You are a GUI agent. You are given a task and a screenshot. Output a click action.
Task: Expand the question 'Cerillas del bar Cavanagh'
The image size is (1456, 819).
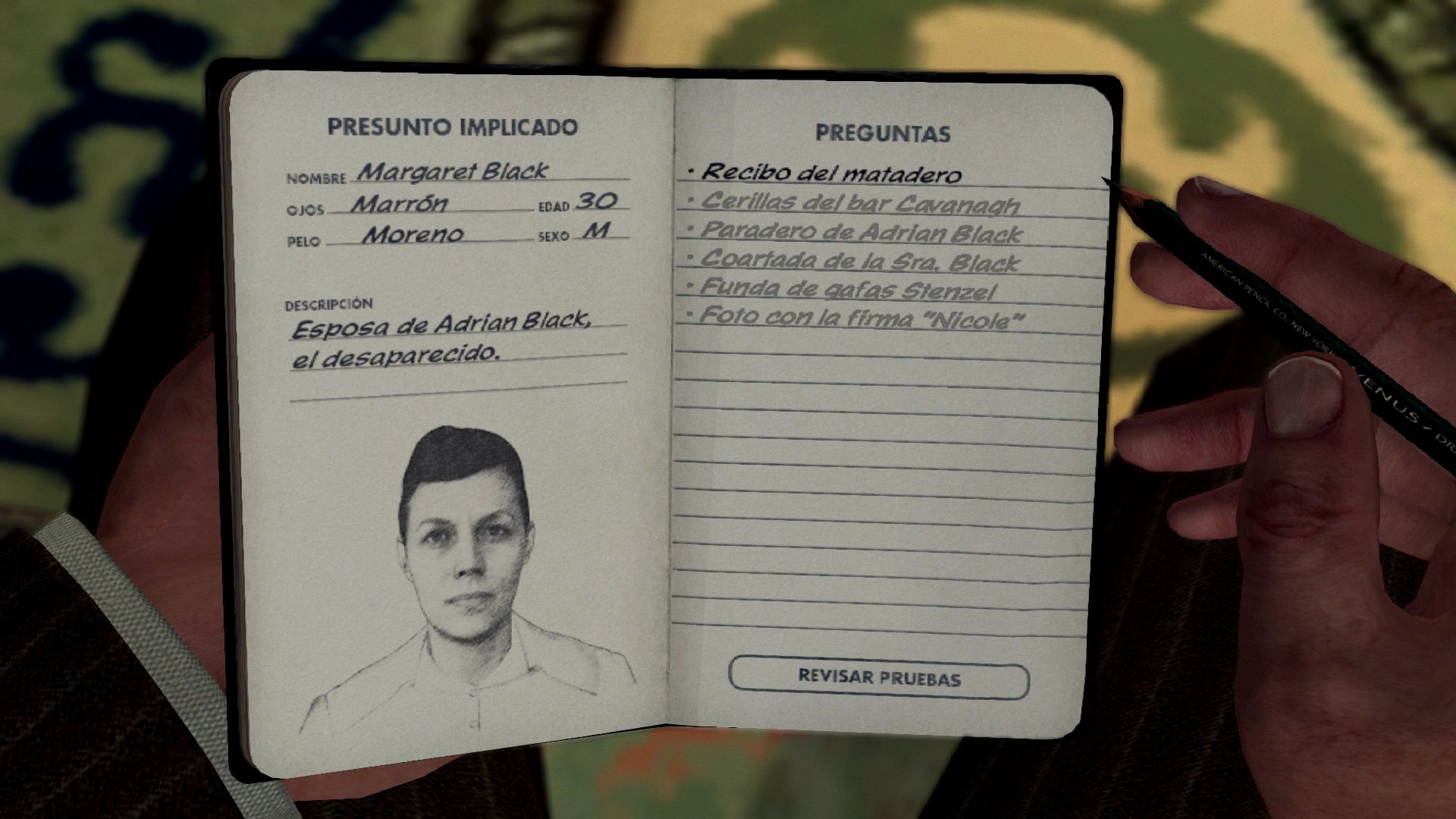(x=861, y=203)
